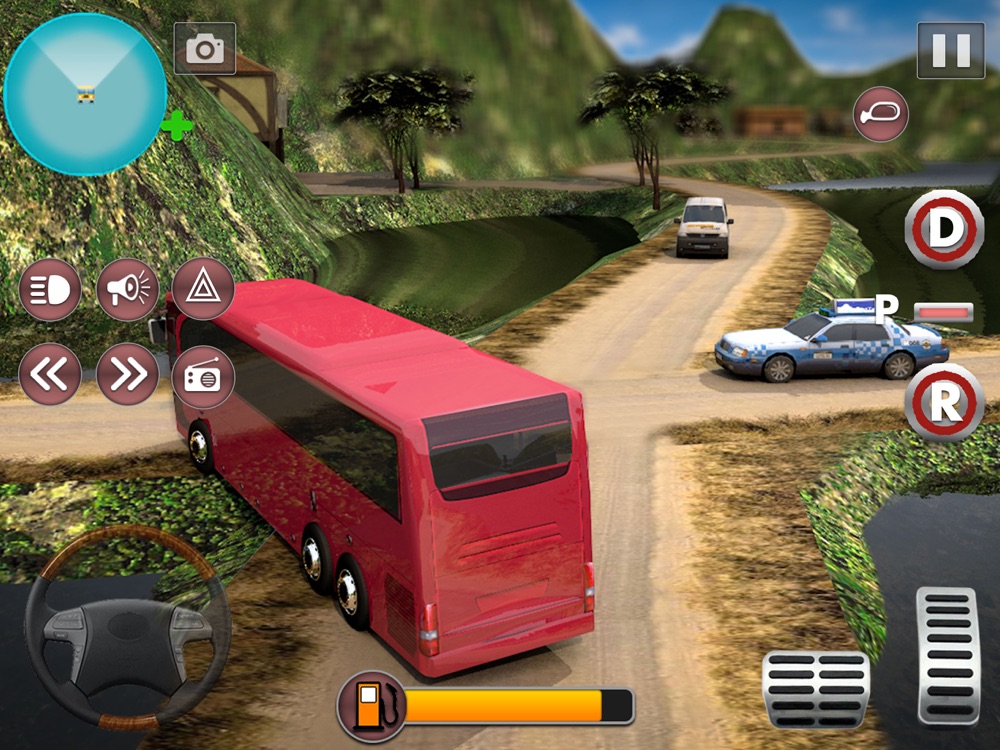
Task: Signal right turn indicator
Action: [x=128, y=374]
